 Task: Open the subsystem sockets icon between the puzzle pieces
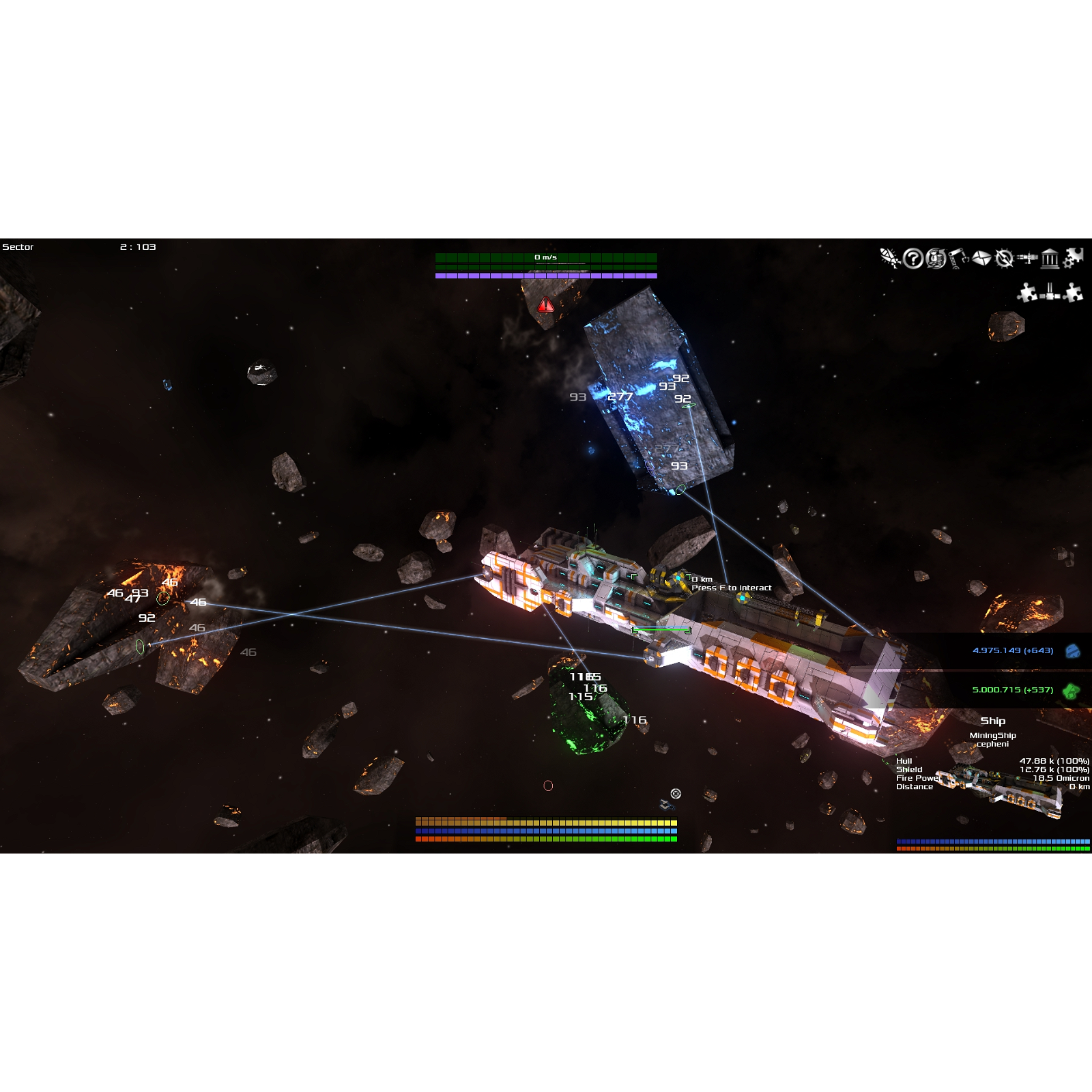point(1050,292)
